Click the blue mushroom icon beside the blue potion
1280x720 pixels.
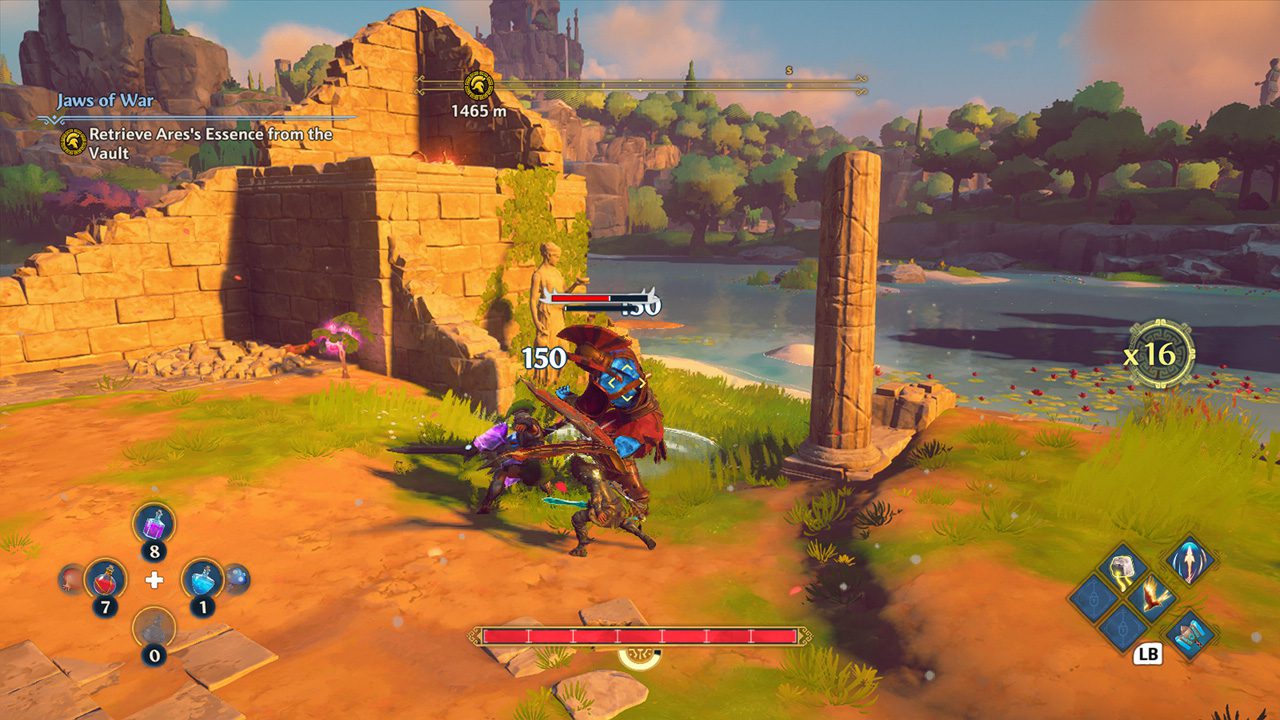point(235,578)
